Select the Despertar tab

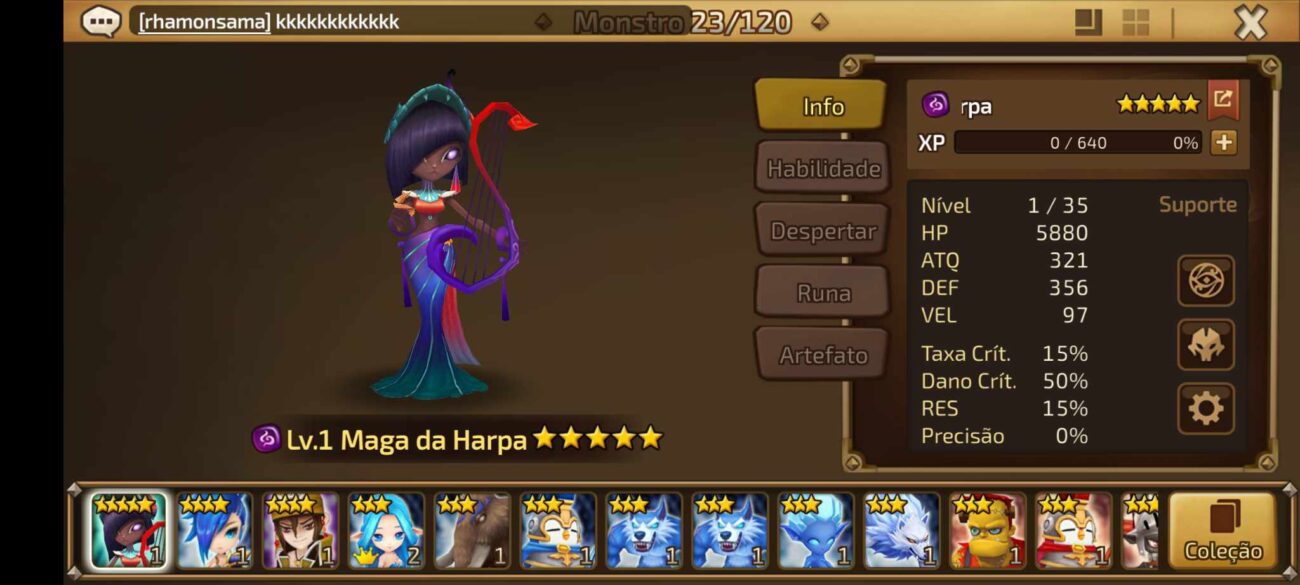822,231
